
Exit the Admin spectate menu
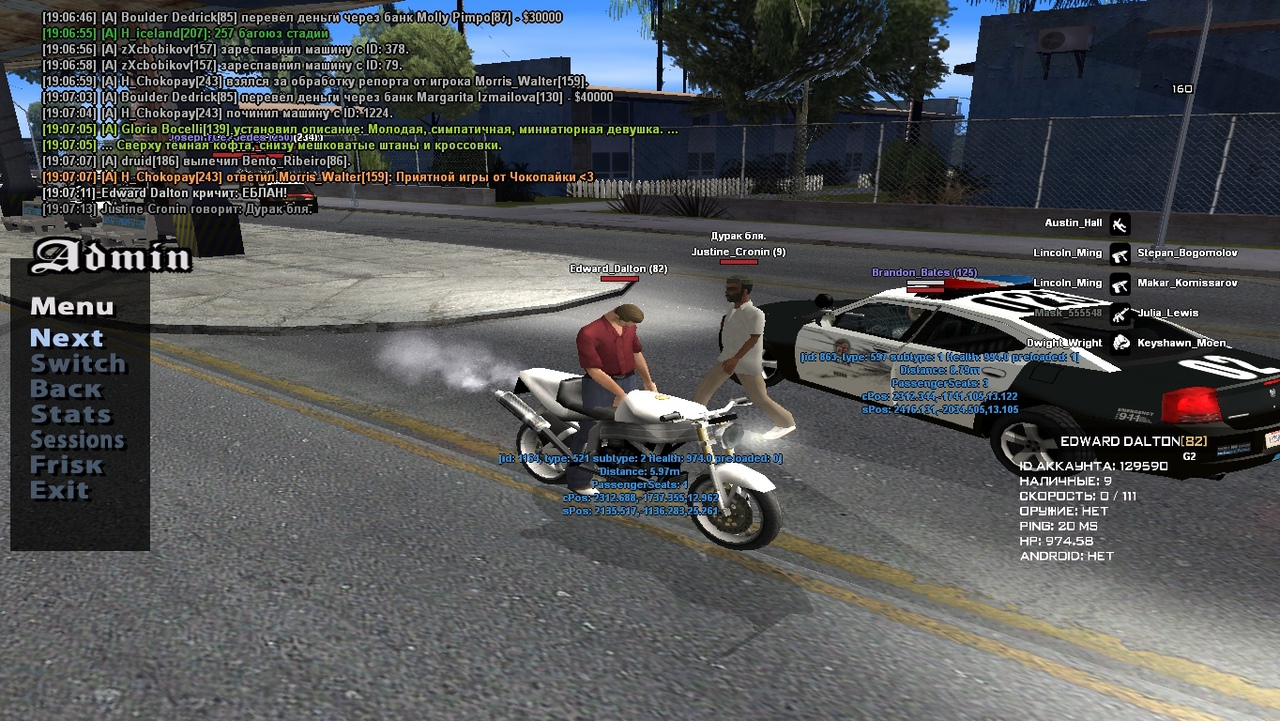[x=59, y=490]
